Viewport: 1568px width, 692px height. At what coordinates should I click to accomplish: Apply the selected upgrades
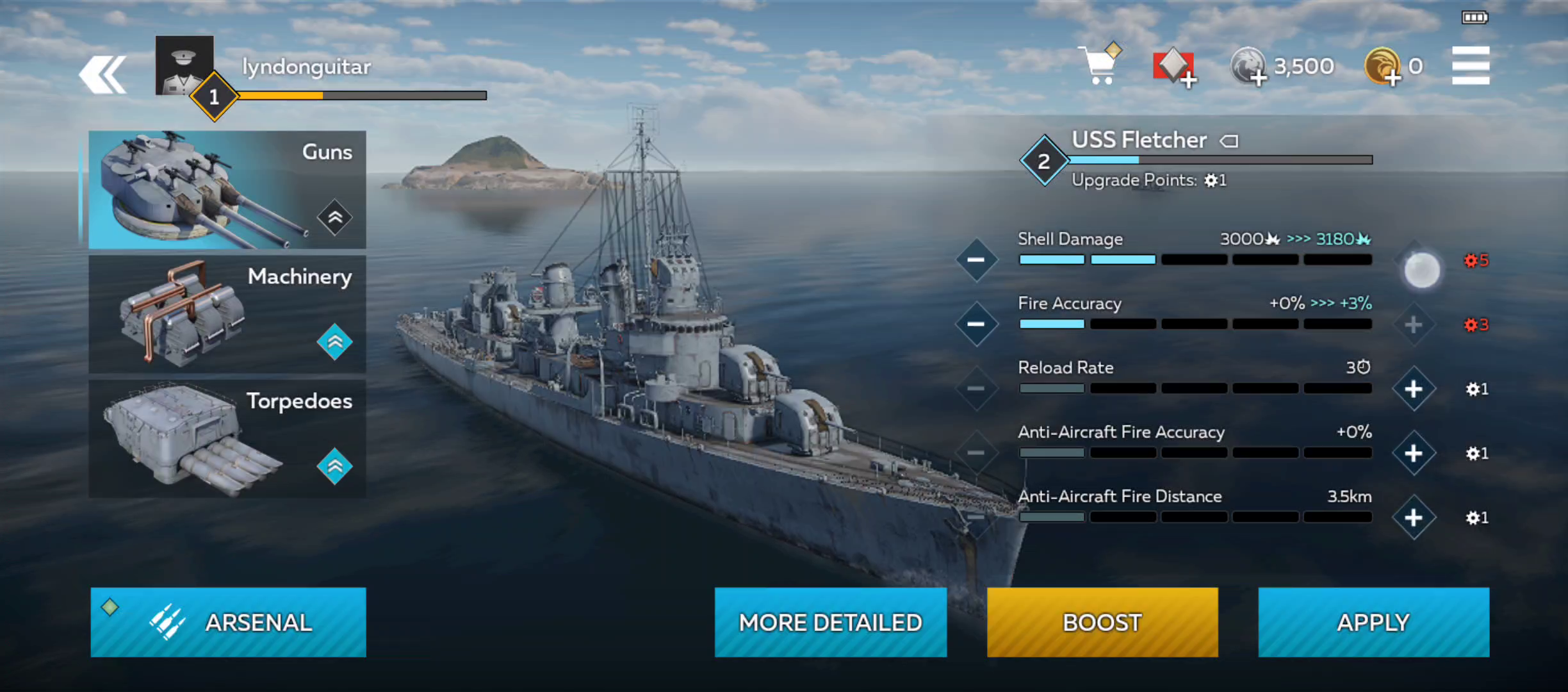pos(1373,622)
